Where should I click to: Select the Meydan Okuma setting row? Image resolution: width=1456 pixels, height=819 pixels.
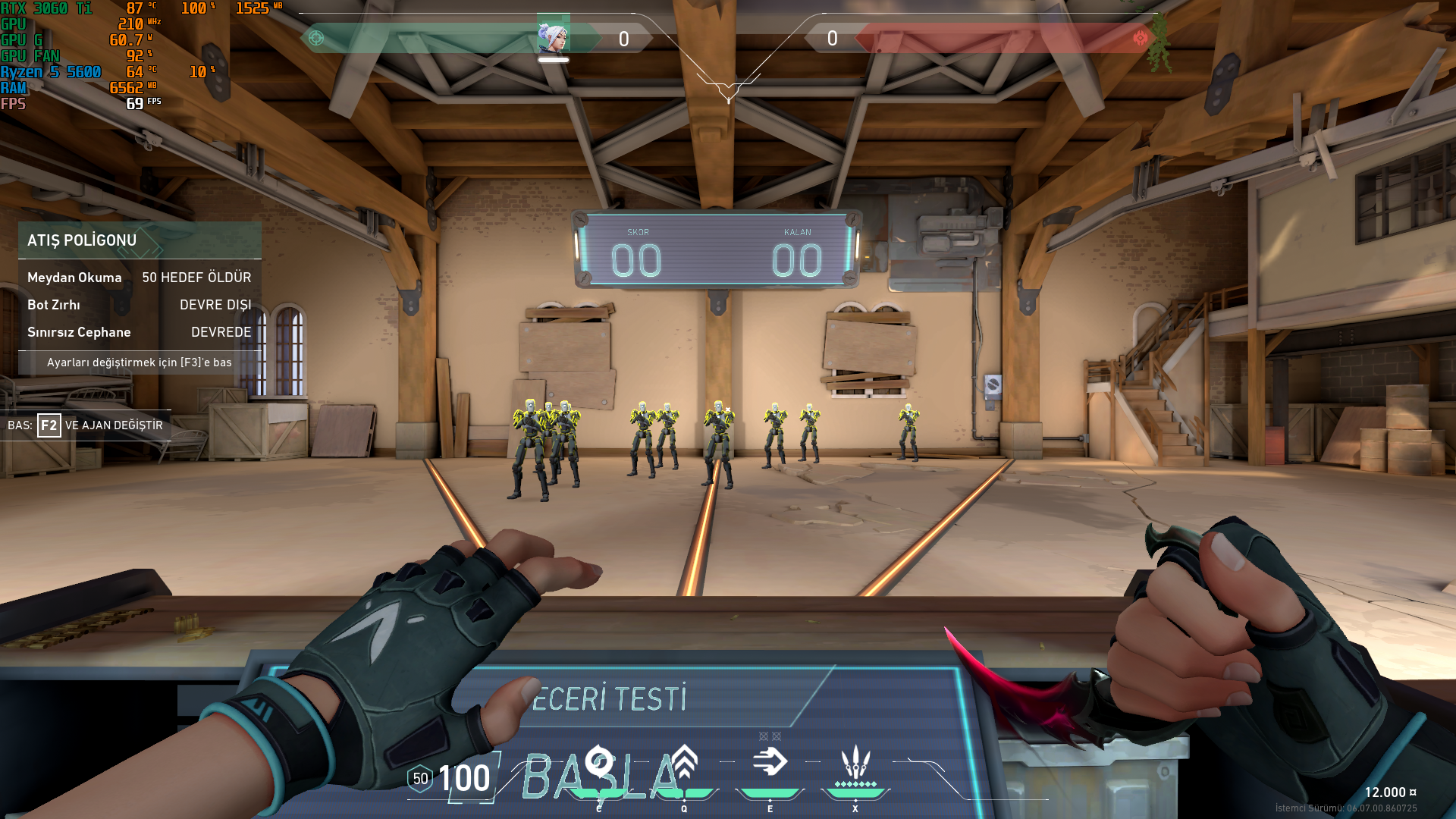[140, 278]
